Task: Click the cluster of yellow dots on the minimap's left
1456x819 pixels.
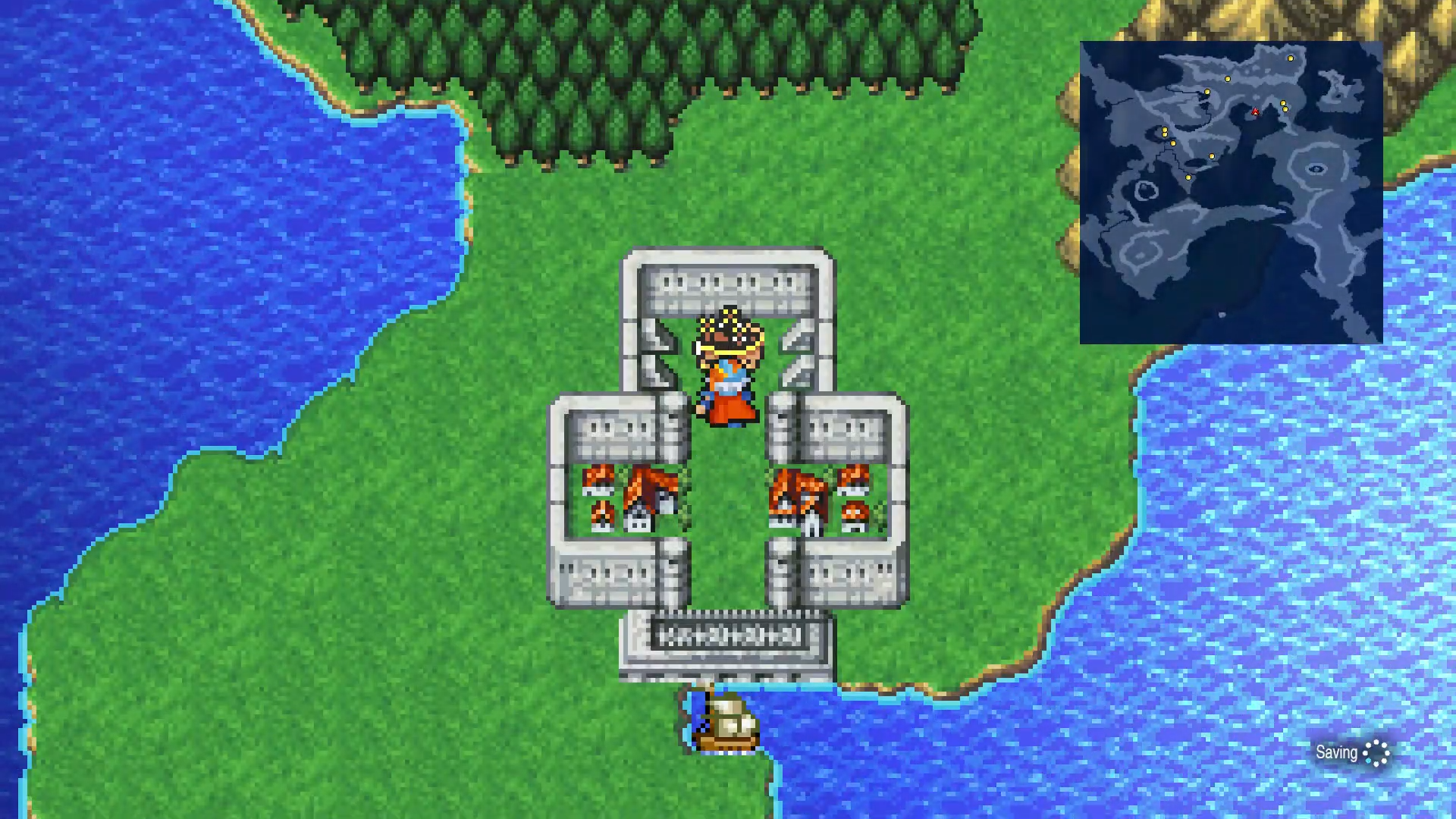Action: (1166, 133)
